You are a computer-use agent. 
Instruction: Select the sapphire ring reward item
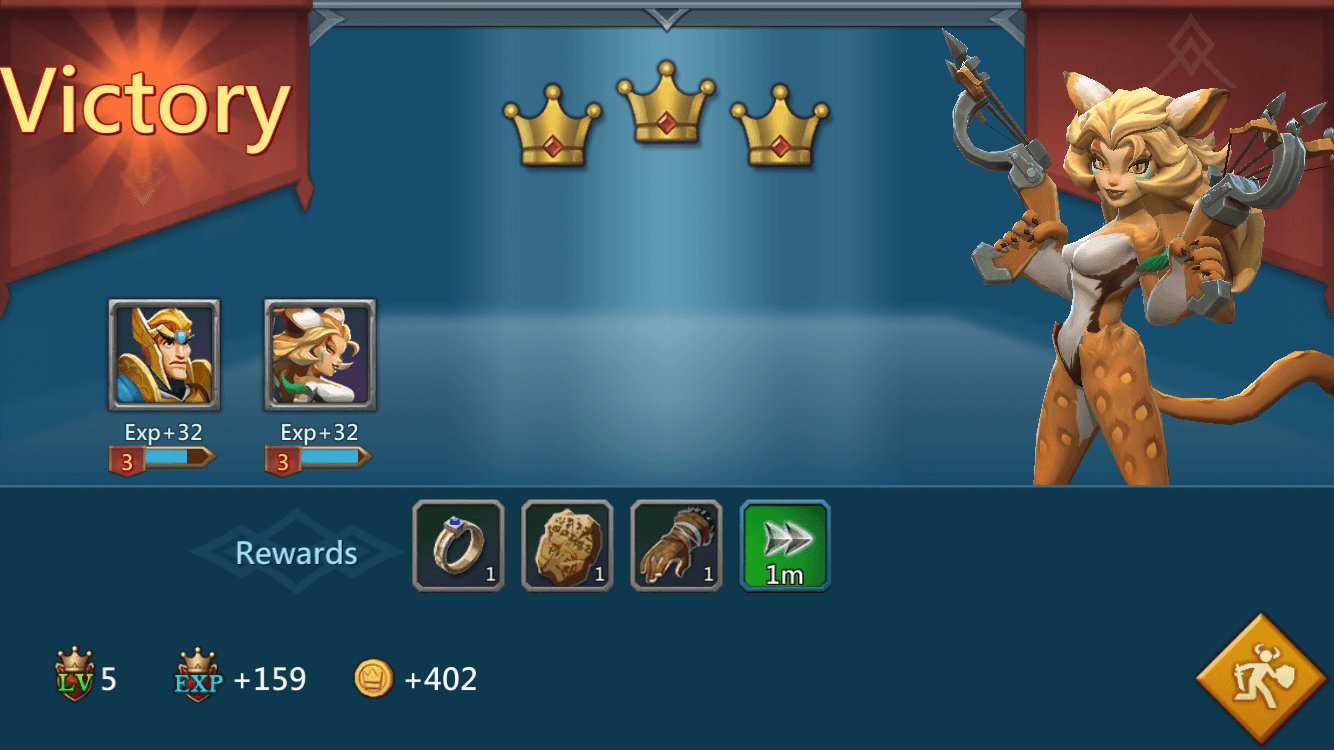457,544
